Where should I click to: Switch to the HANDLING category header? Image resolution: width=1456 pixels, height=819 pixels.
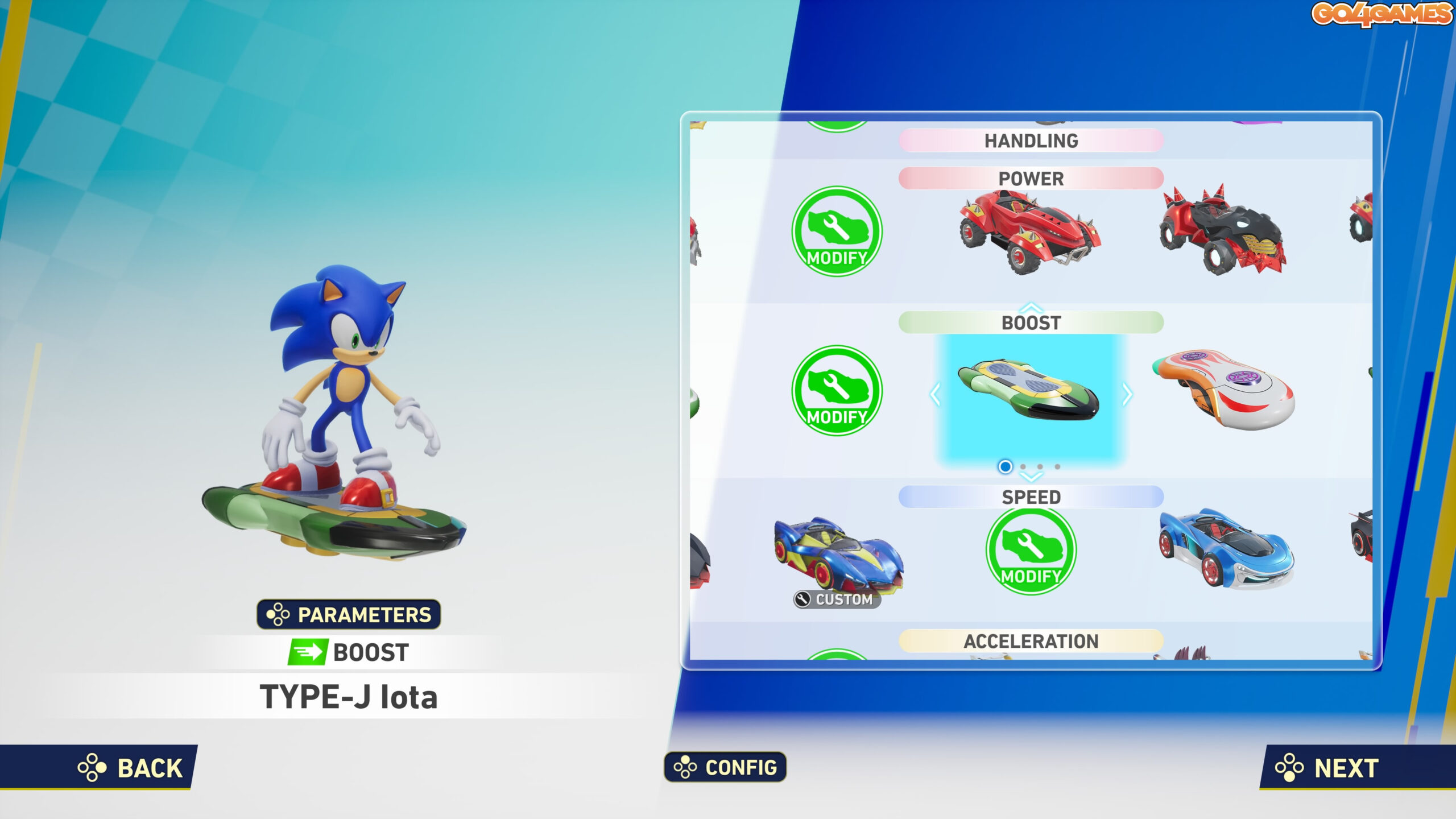1031,141
